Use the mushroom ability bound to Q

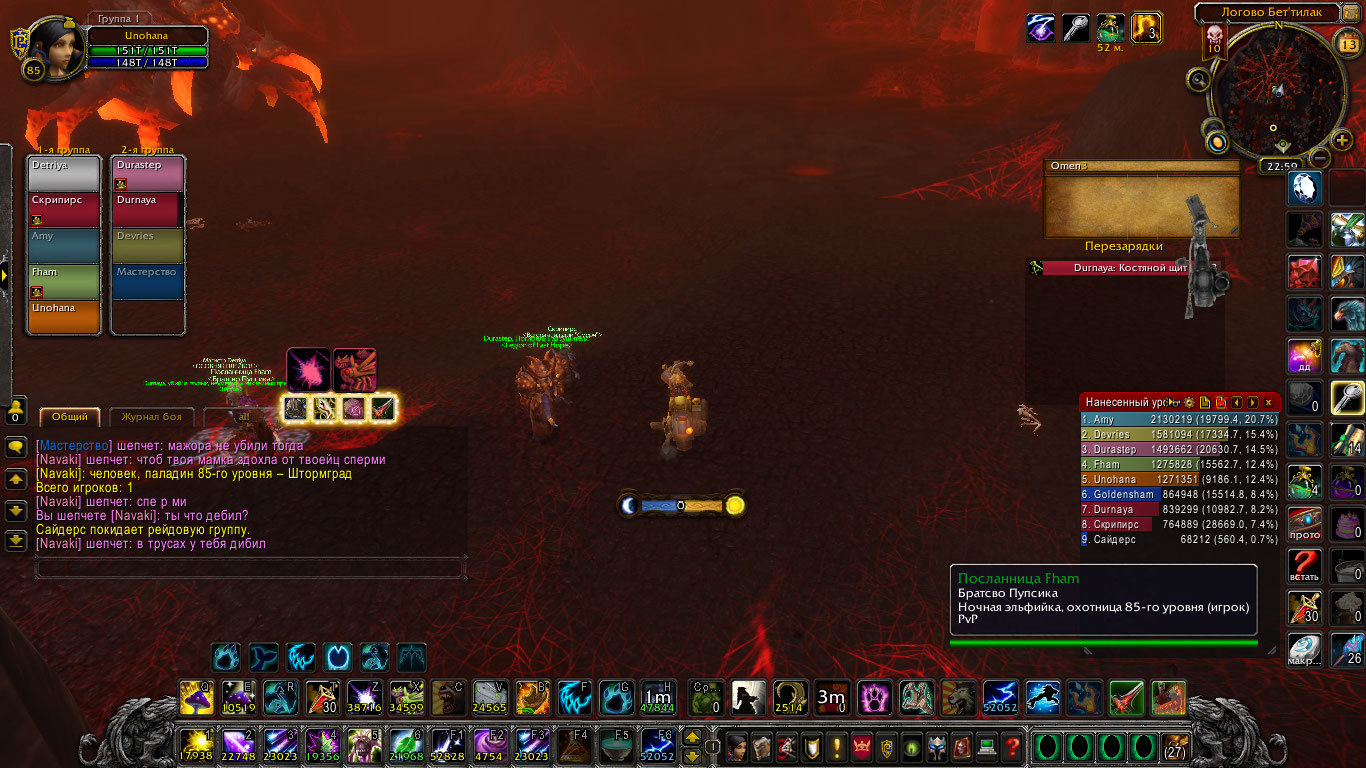195,696
